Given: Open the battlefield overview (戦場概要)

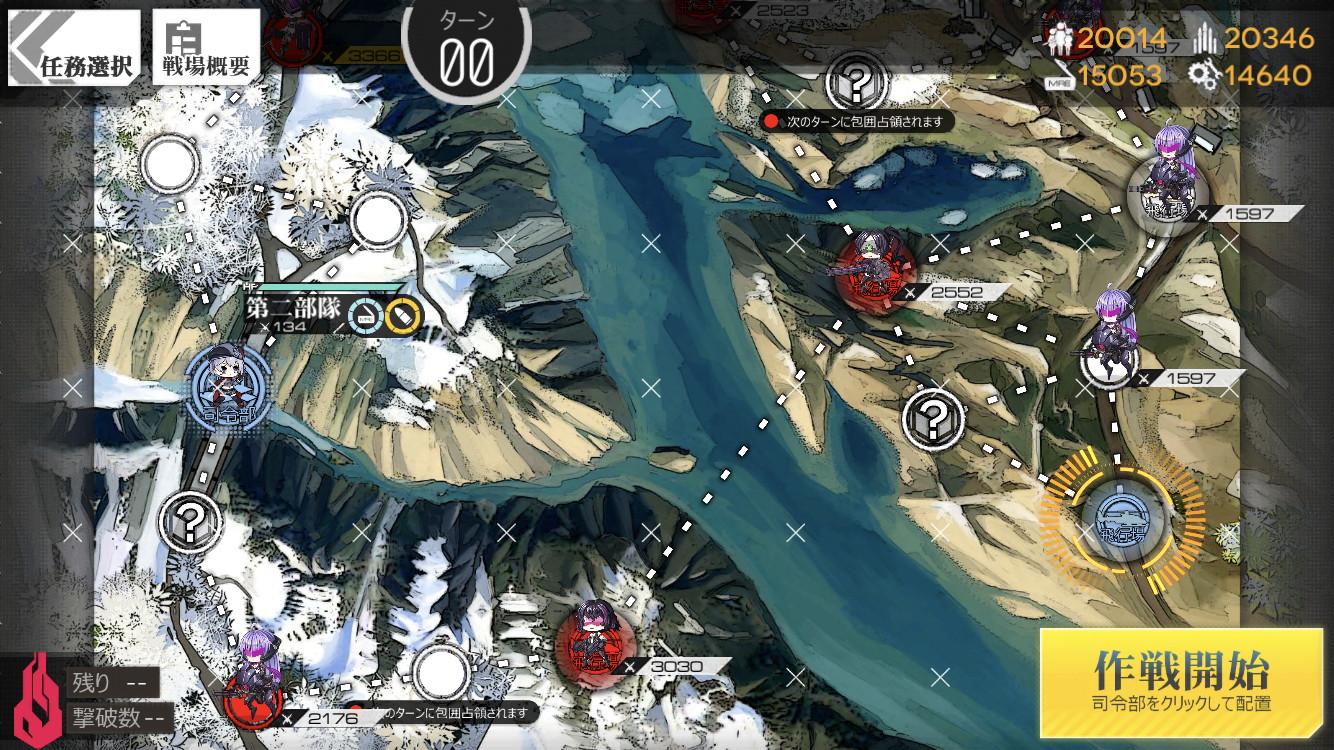Looking at the screenshot, I should tap(206, 48).
